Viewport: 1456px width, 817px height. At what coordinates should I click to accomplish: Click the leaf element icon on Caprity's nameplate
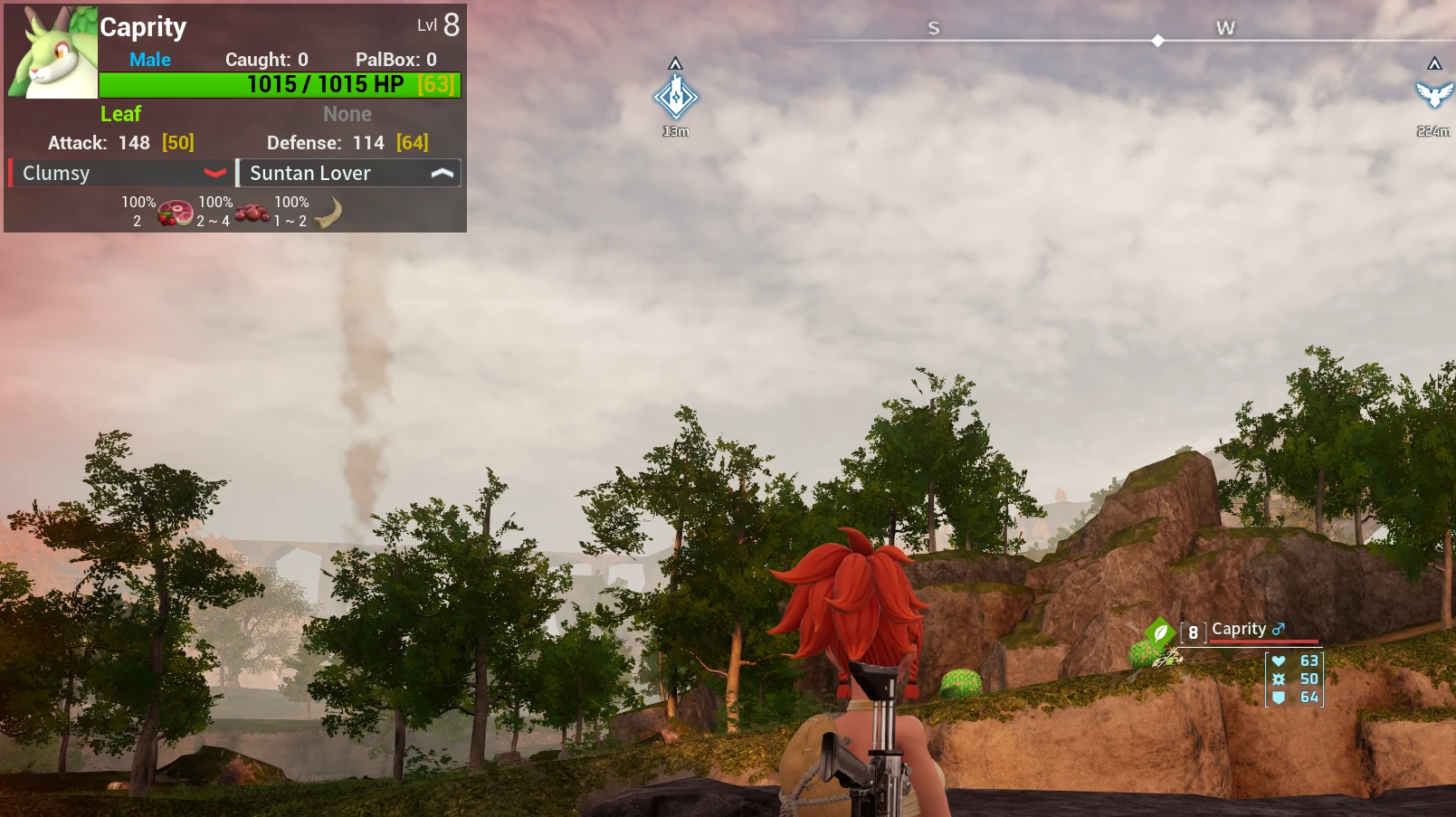point(1160,632)
